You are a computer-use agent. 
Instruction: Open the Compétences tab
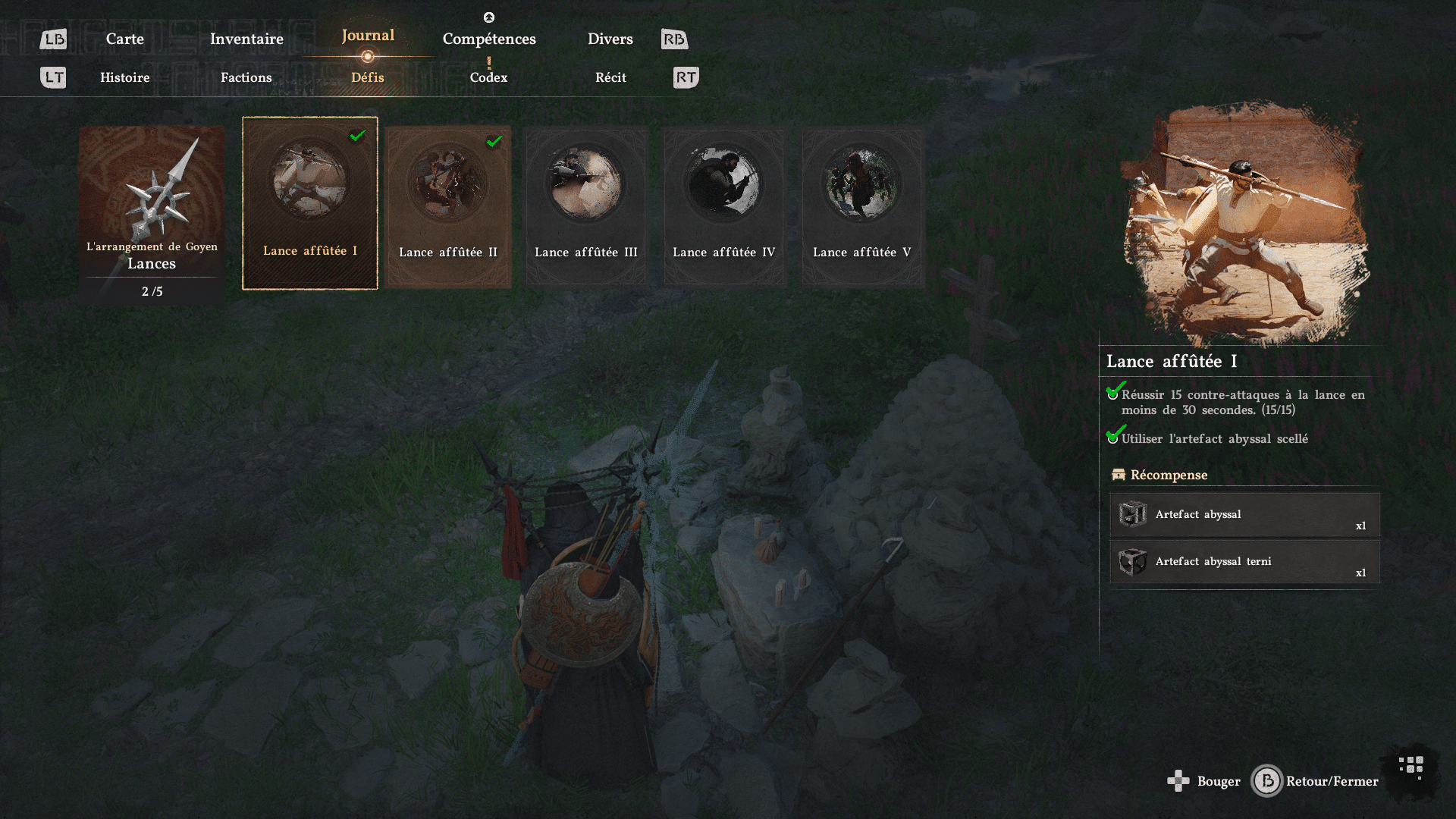tap(489, 39)
